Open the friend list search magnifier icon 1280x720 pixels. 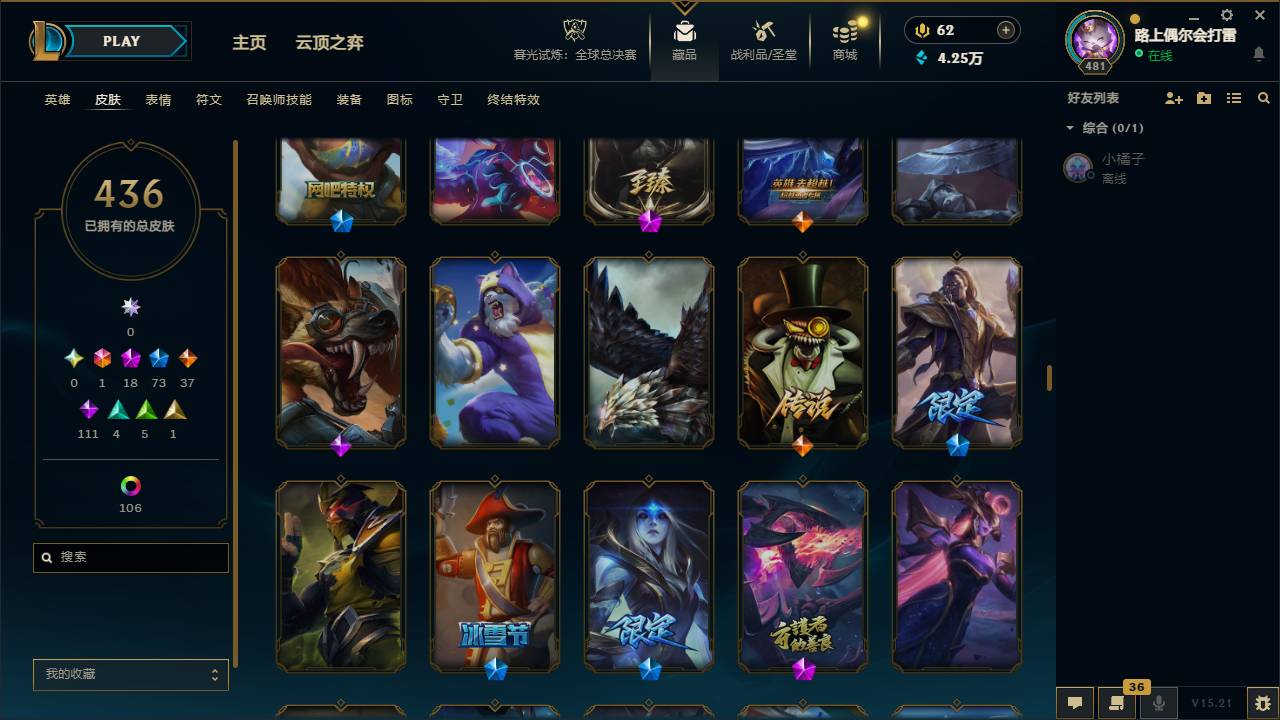click(1264, 98)
